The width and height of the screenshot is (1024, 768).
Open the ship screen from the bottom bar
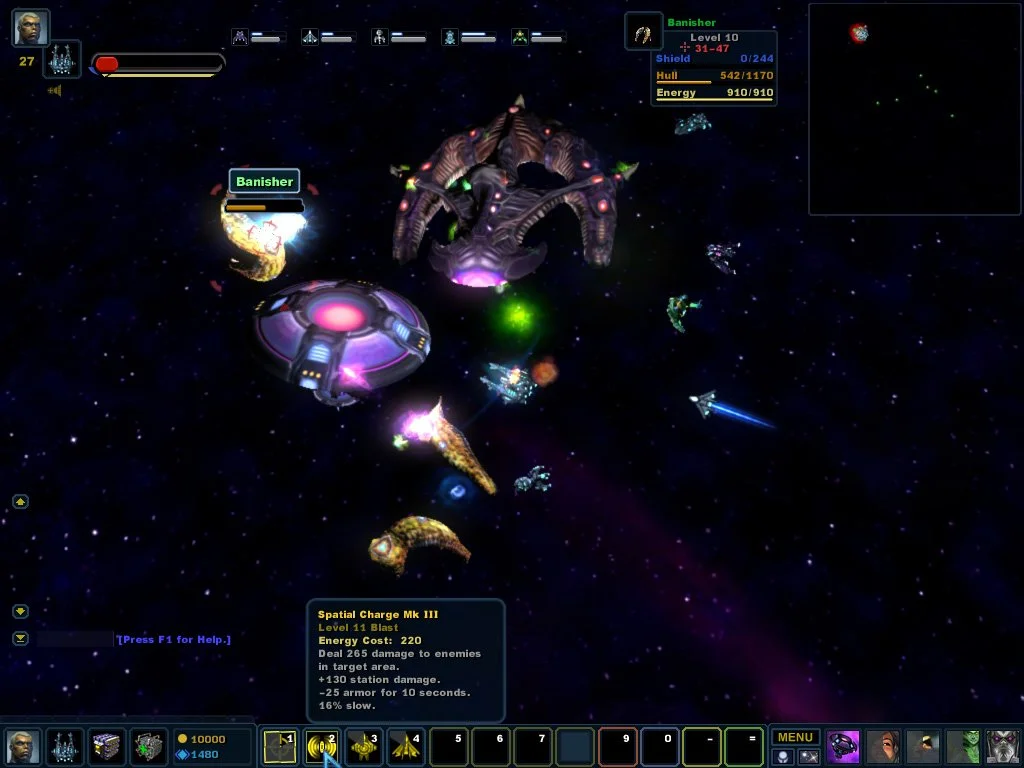click(x=65, y=746)
